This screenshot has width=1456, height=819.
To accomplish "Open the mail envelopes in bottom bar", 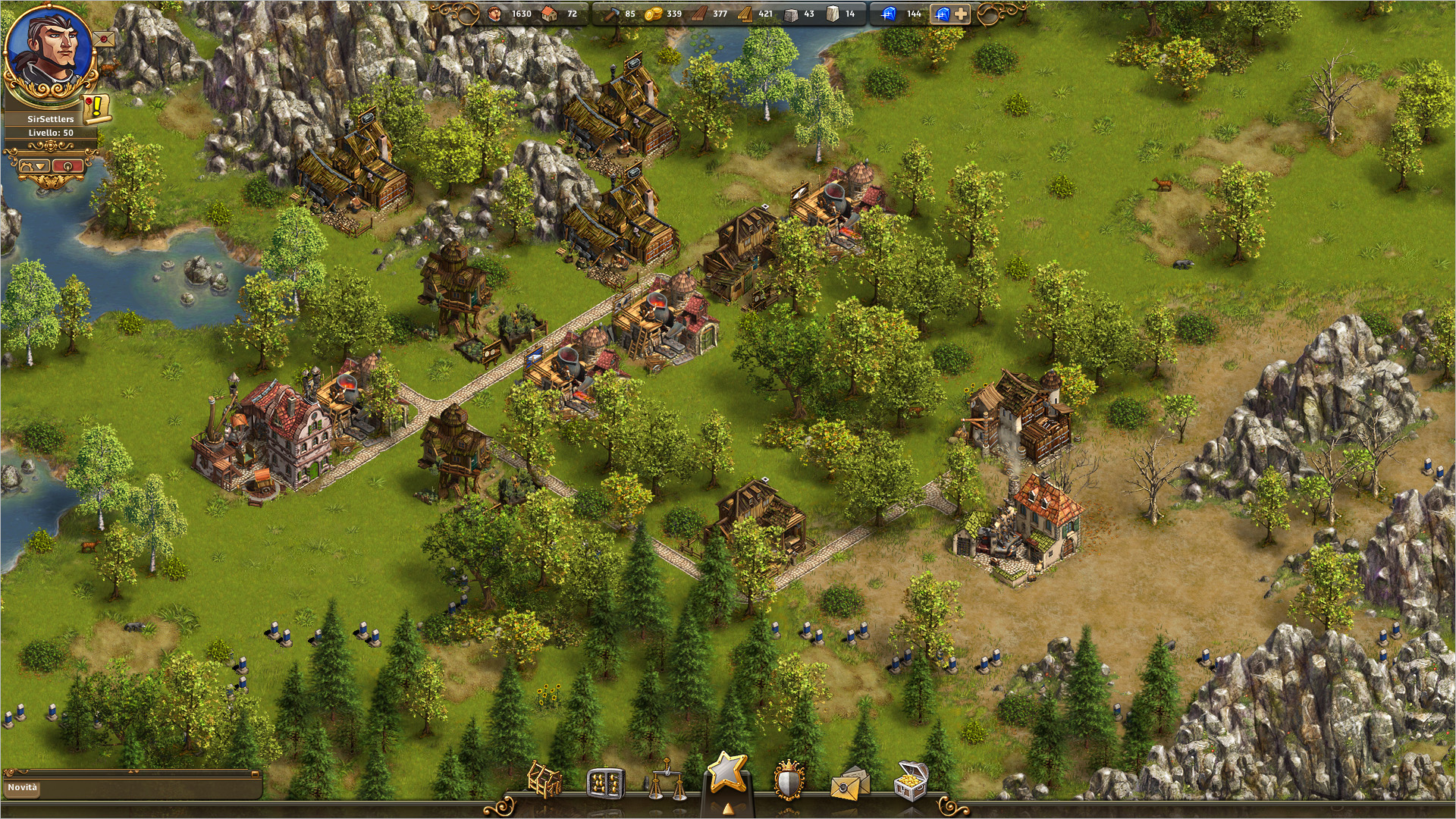I will pos(849,783).
